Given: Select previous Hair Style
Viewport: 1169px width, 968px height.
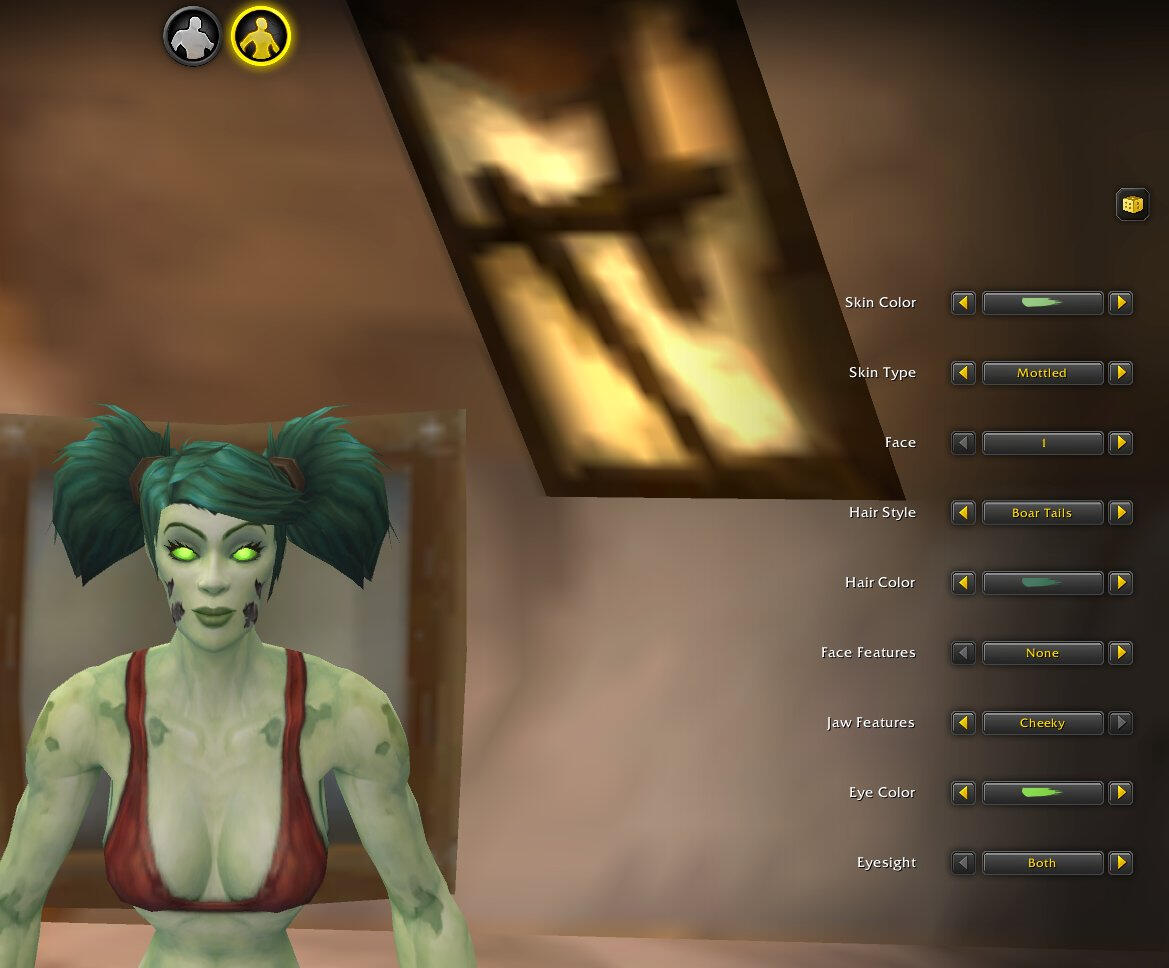Looking at the screenshot, I should (963, 513).
